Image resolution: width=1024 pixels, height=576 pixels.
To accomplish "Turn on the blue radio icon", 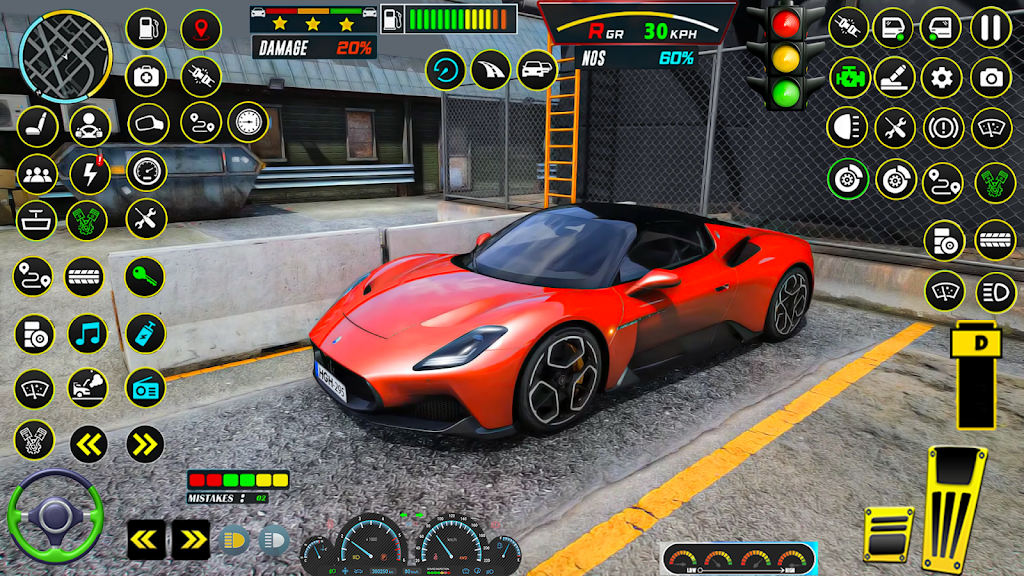I will 146,387.
